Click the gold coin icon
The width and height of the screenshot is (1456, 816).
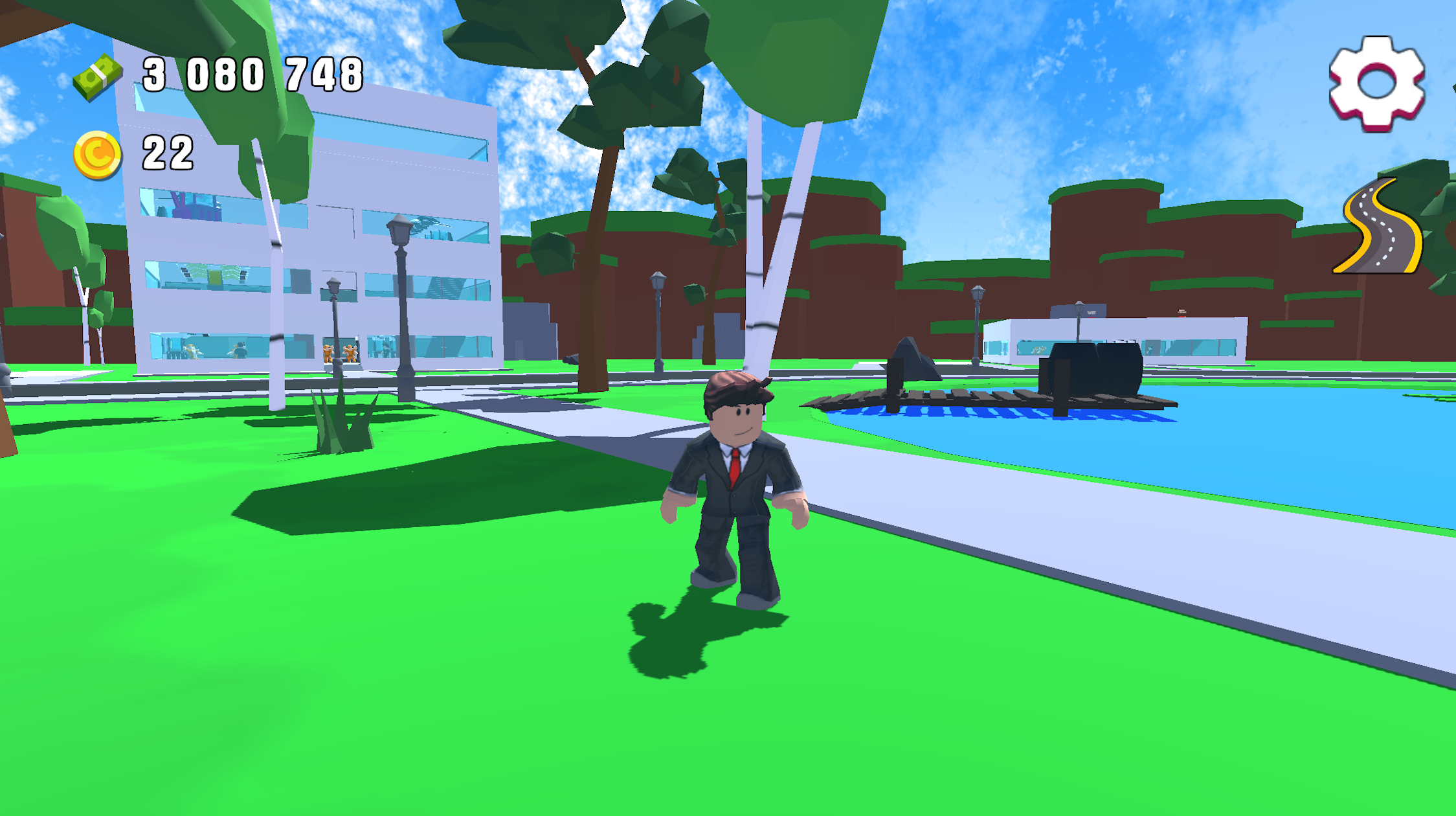97,153
